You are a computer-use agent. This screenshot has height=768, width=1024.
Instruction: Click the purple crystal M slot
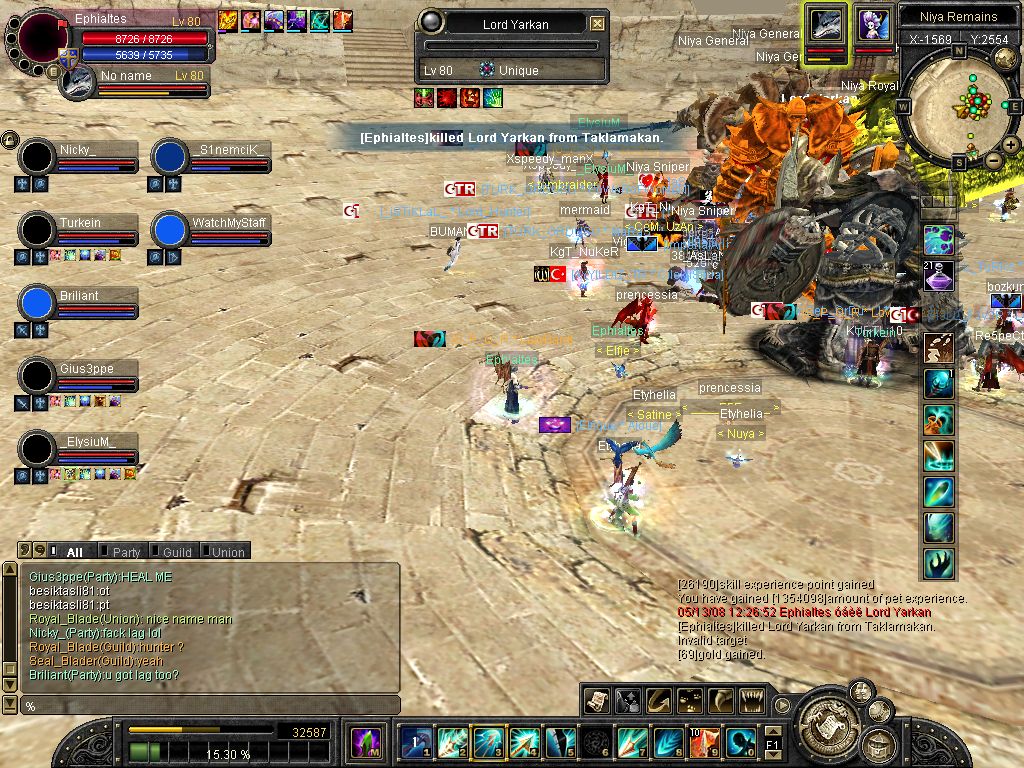(365, 742)
